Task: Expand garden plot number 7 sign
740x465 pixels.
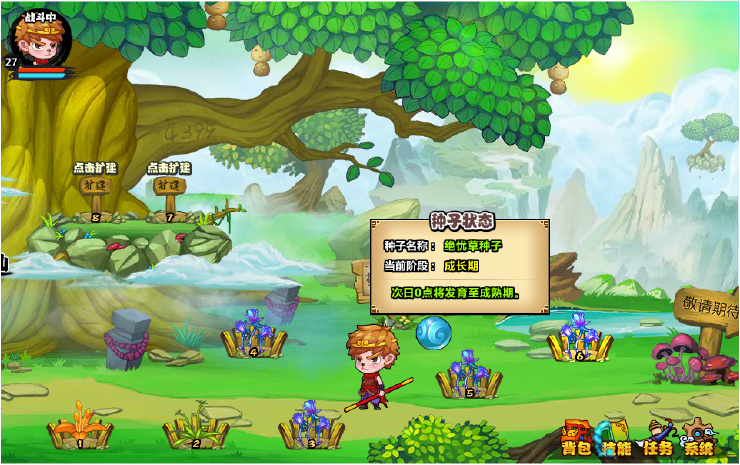Action: coord(167,186)
